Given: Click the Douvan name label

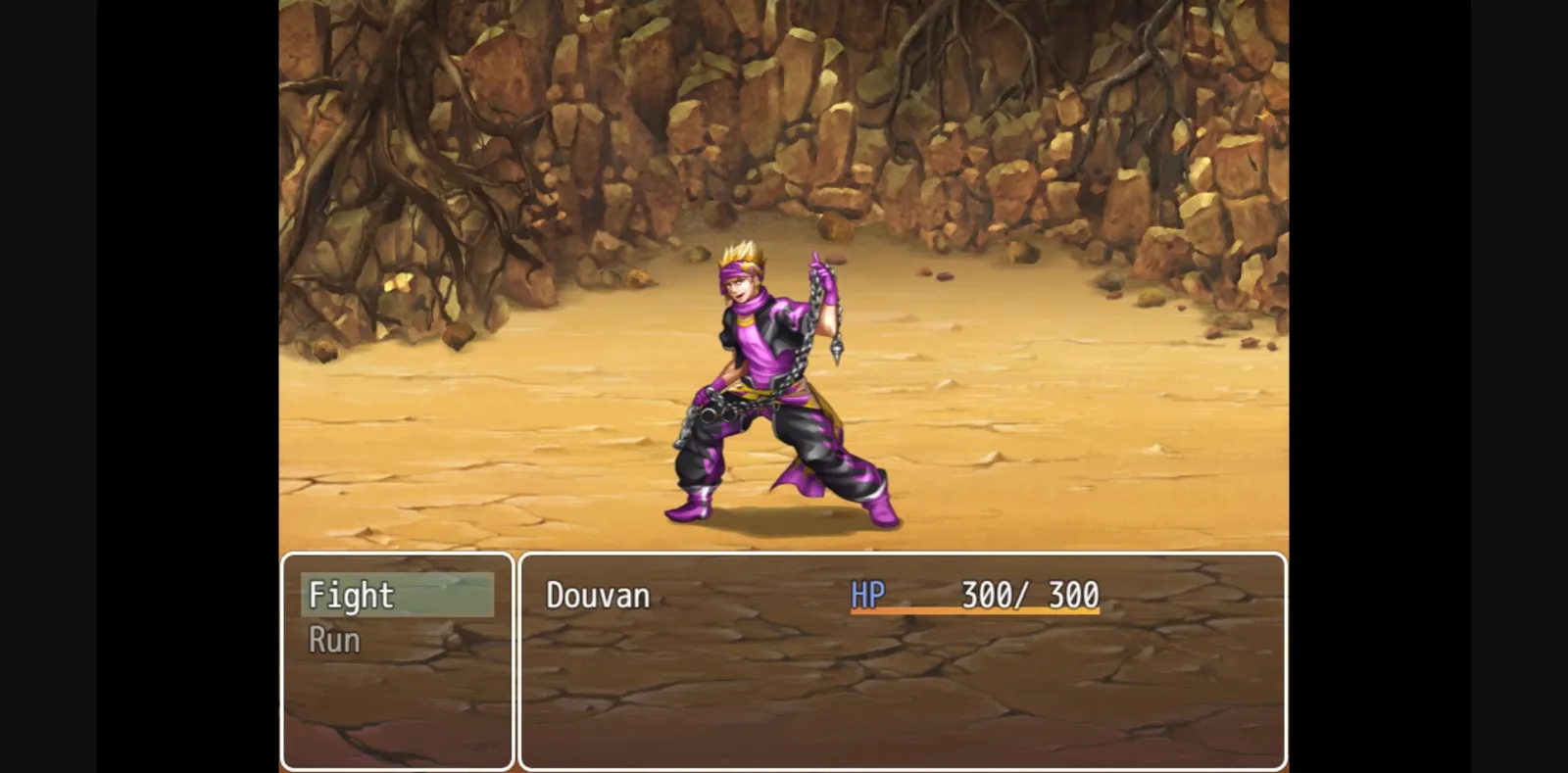Looking at the screenshot, I should click(596, 596).
